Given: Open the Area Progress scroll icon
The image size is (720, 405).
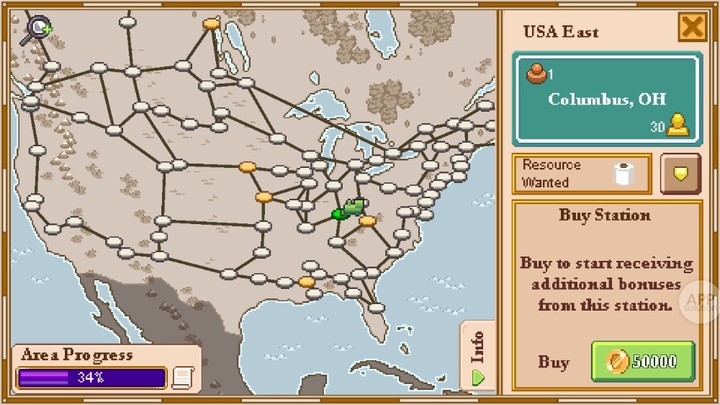Looking at the screenshot, I should [x=182, y=377].
